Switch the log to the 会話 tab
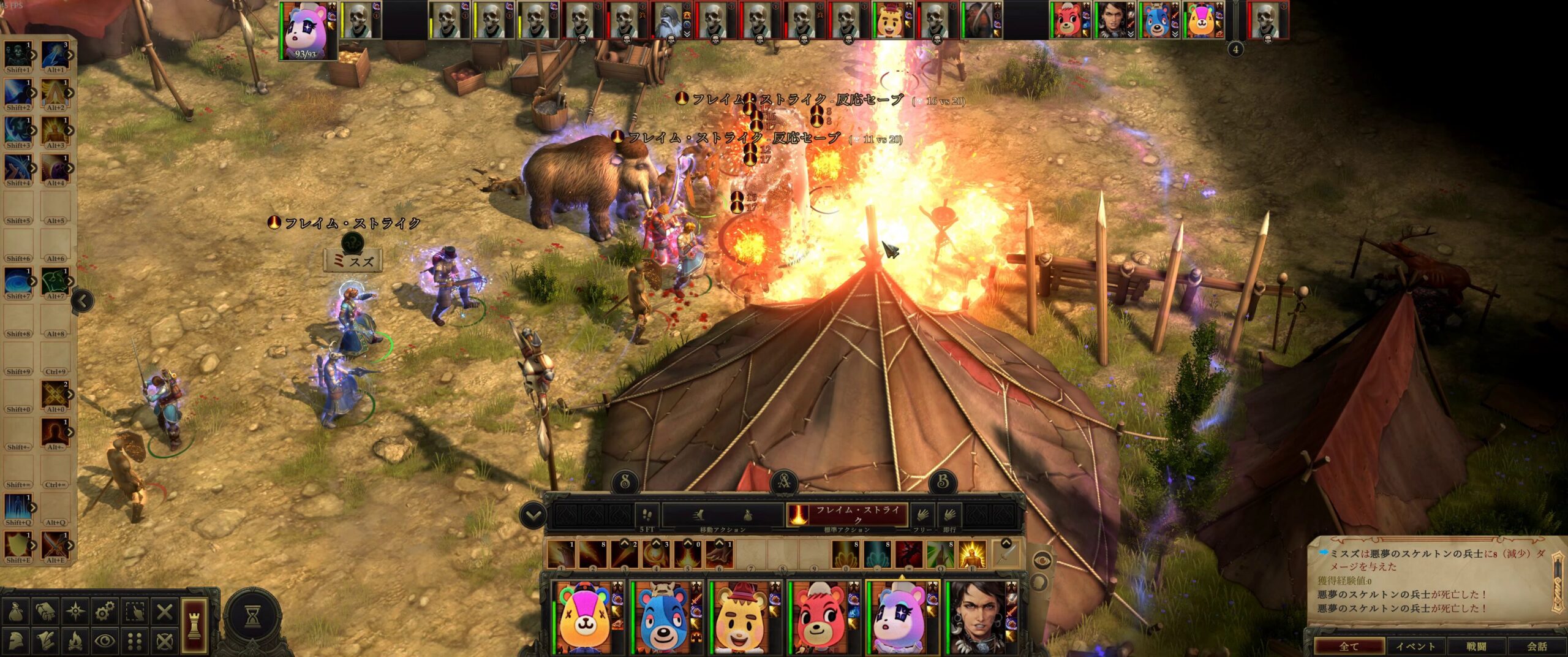Viewport: 1568px width, 657px height. [1537, 647]
